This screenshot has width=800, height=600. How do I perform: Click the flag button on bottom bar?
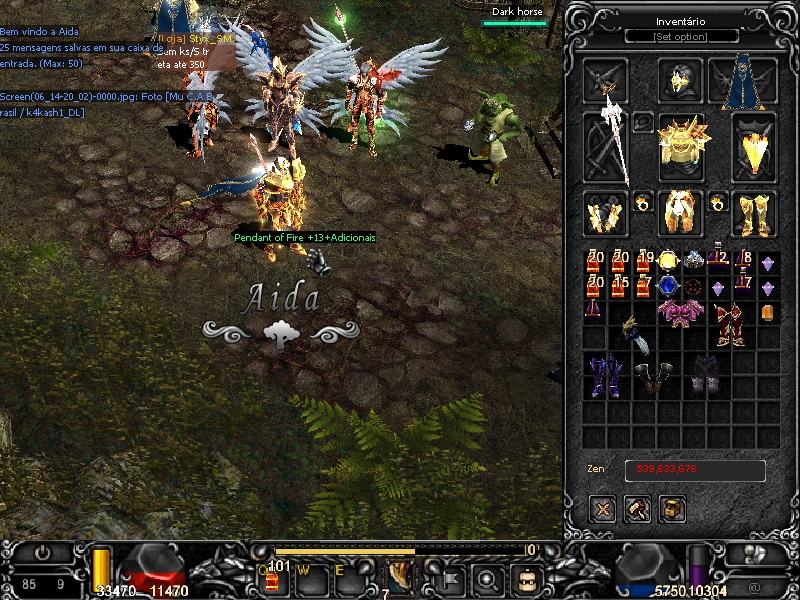pyautogui.click(x=451, y=578)
